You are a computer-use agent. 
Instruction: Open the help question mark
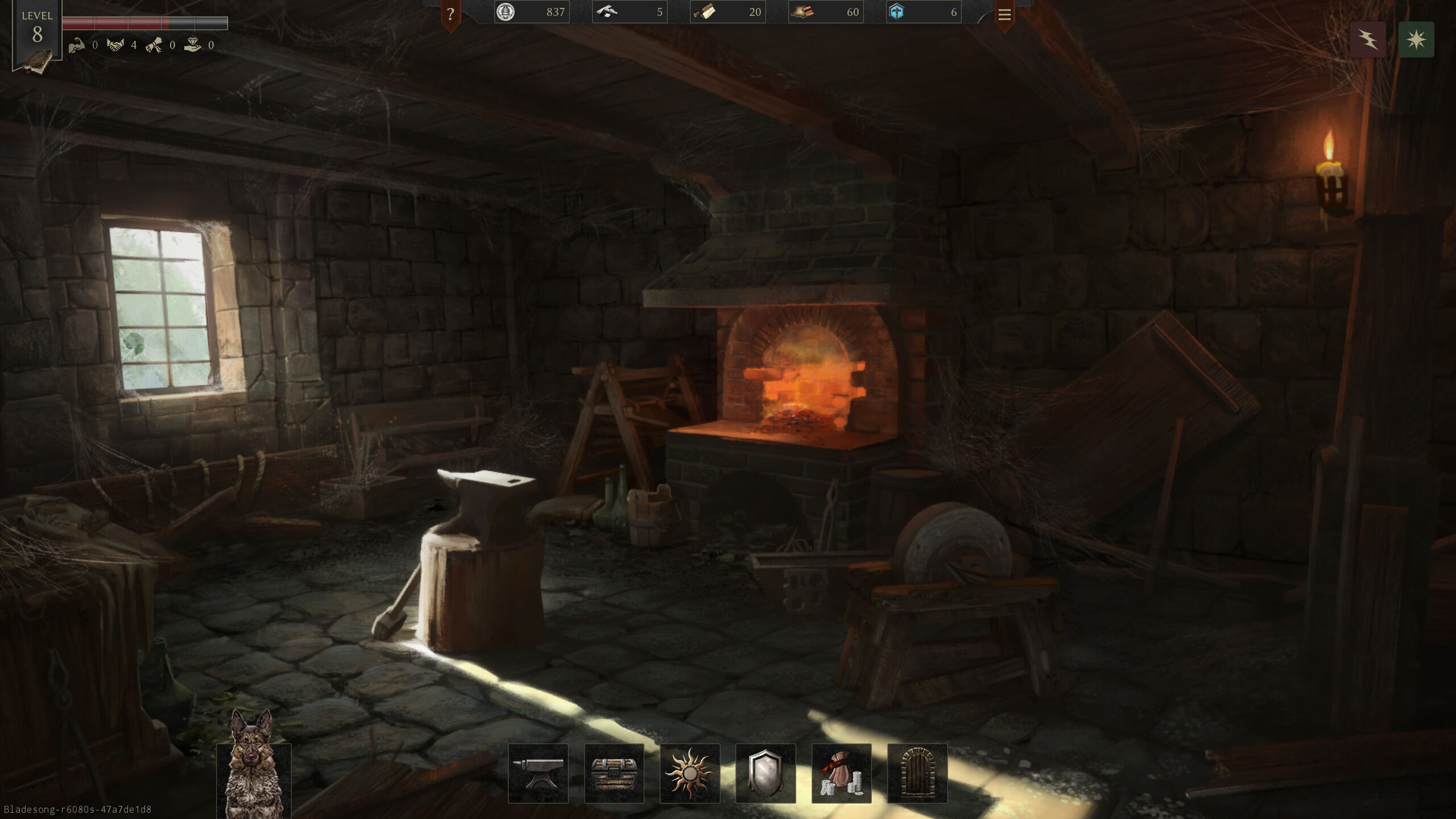click(x=450, y=14)
